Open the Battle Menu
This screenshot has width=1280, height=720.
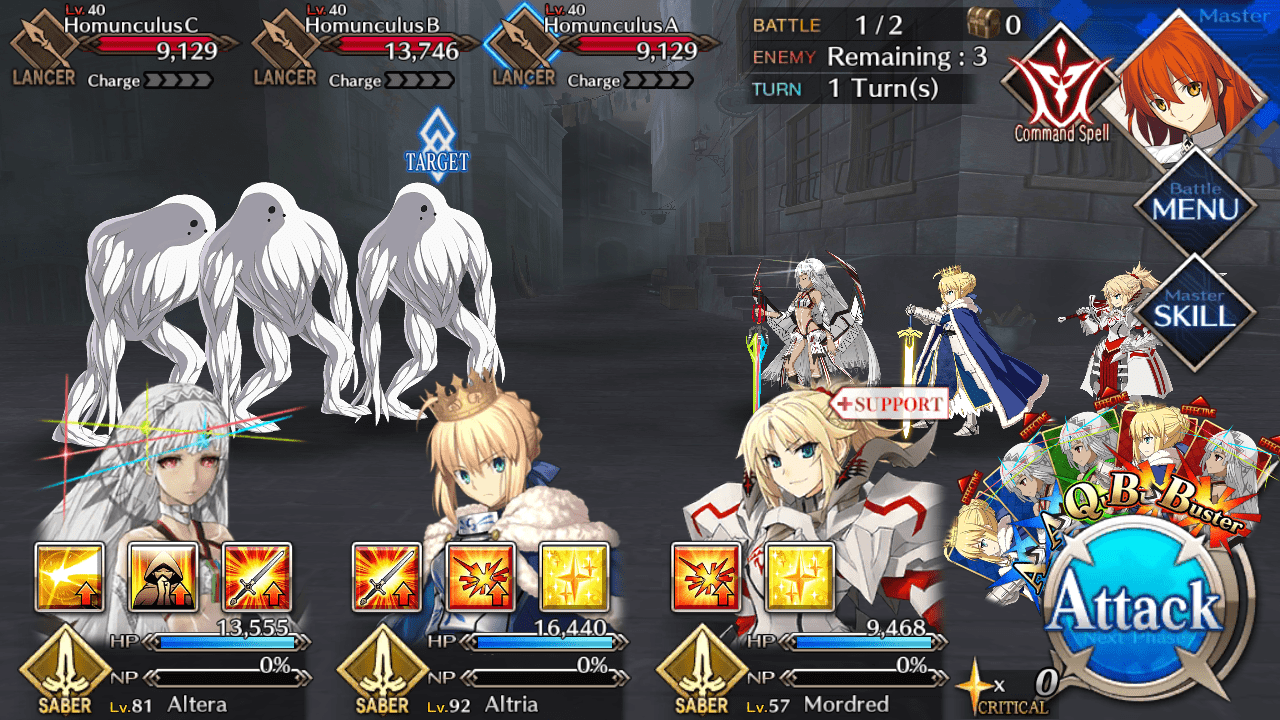tap(1195, 204)
